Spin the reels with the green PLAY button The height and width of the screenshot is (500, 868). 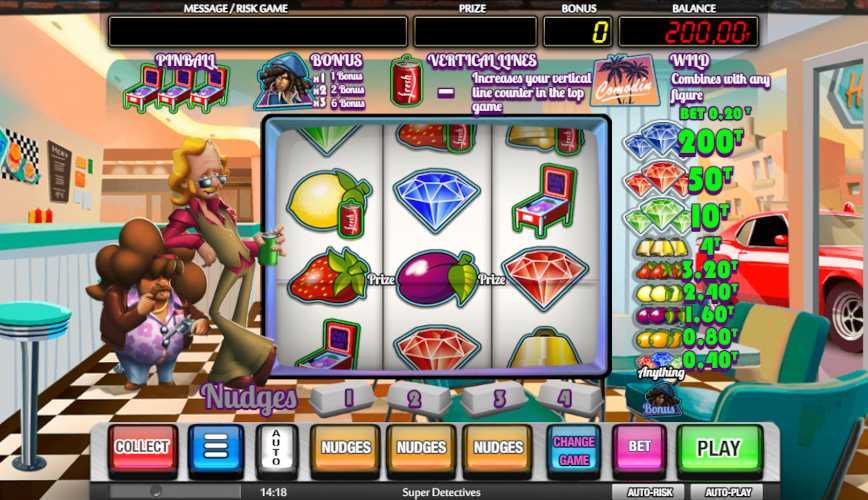tap(718, 448)
